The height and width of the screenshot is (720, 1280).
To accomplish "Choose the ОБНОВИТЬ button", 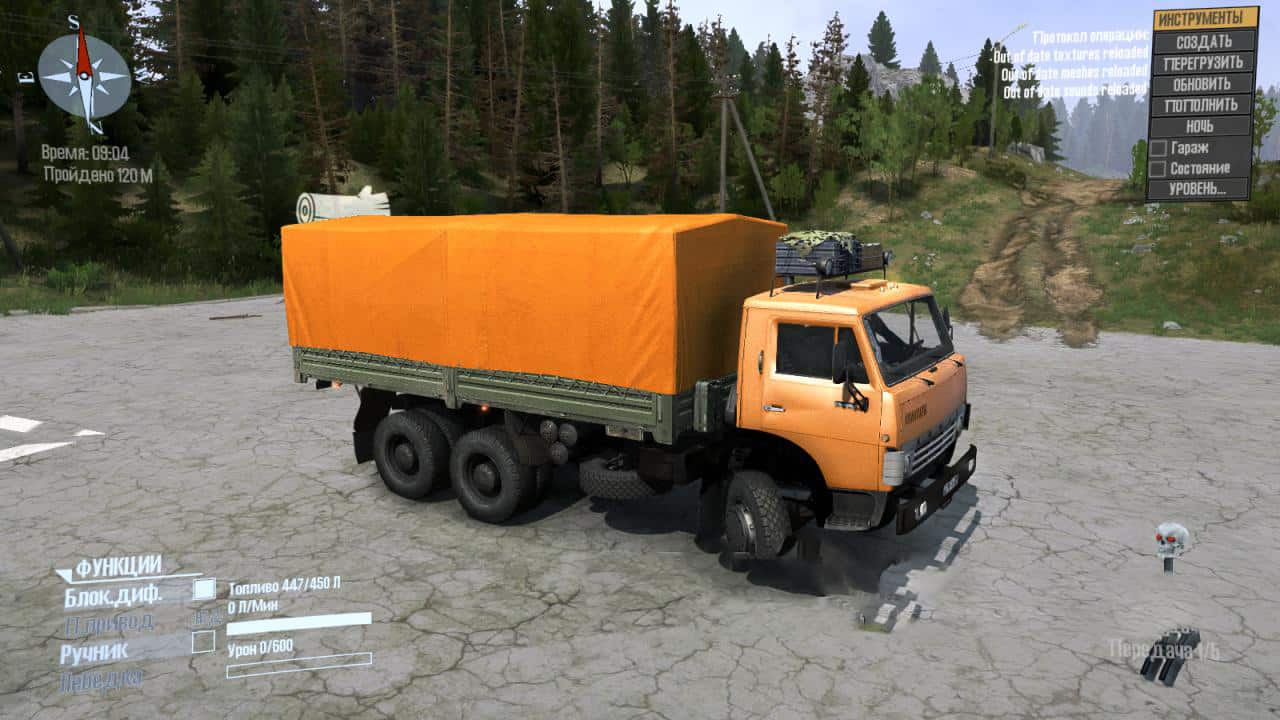I will pyautogui.click(x=1203, y=83).
